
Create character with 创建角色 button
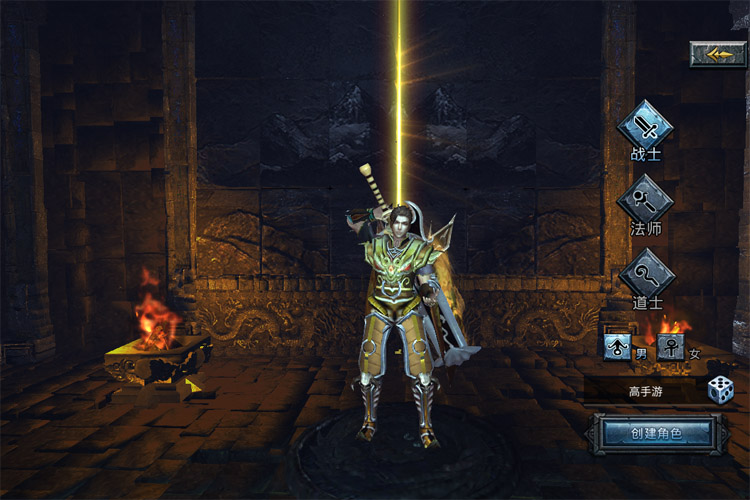(x=656, y=434)
